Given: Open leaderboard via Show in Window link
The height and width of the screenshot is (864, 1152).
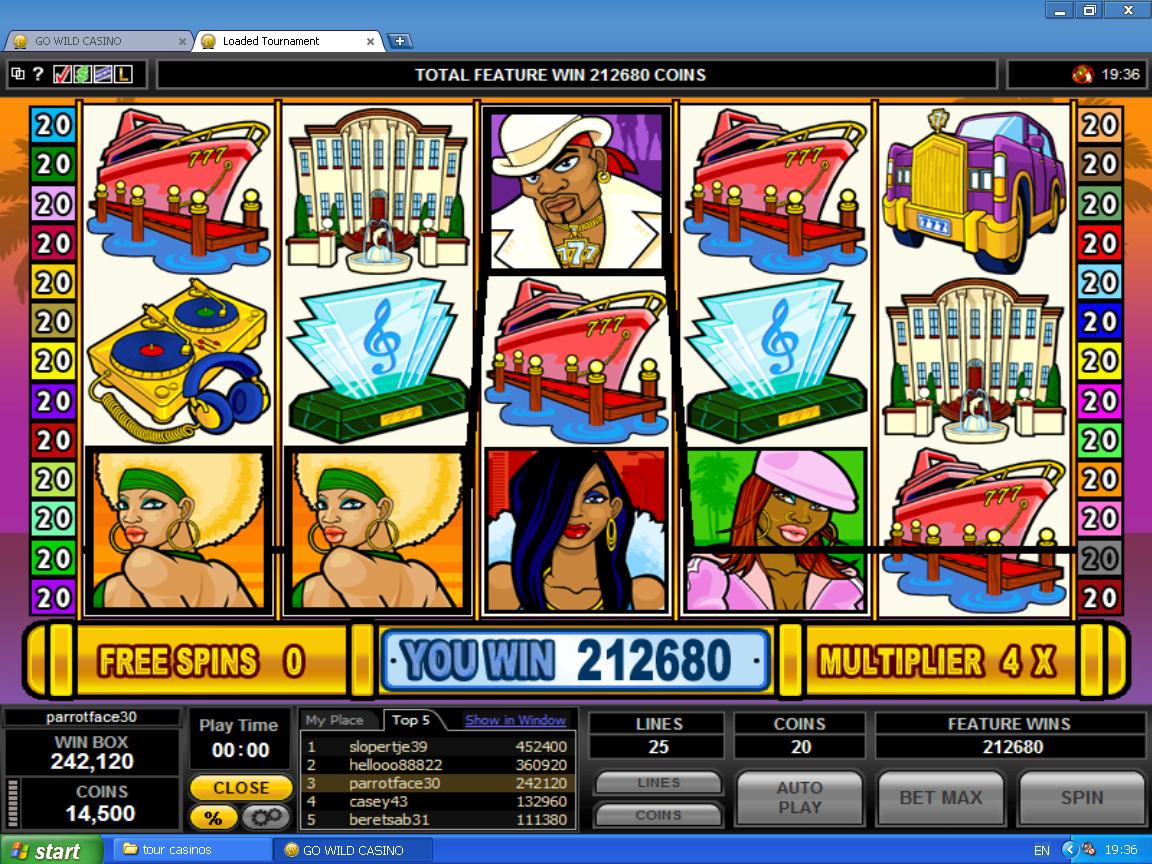Looking at the screenshot, I should [x=515, y=720].
